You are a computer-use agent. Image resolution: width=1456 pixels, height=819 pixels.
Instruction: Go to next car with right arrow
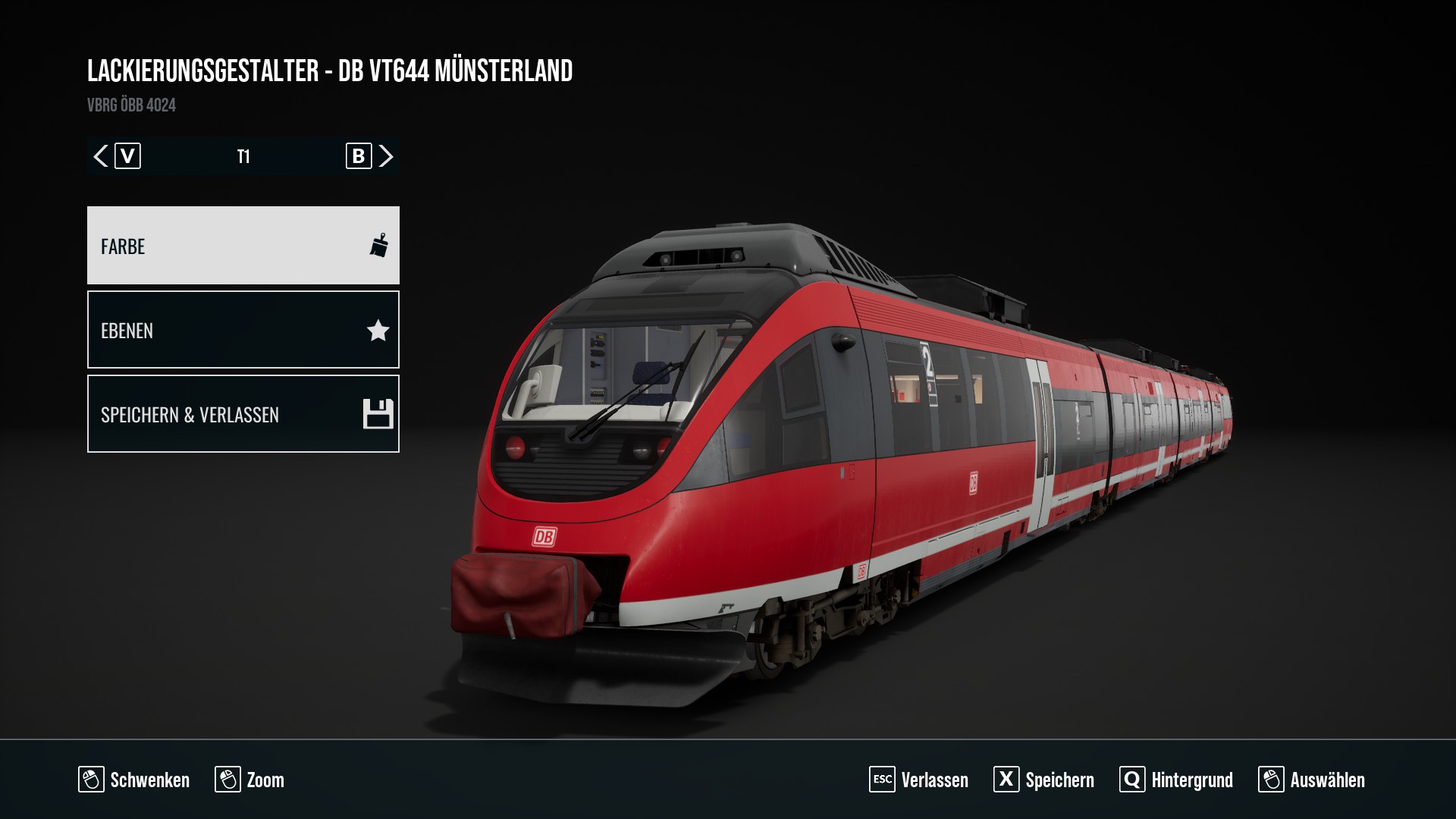(x=386, y=156)
